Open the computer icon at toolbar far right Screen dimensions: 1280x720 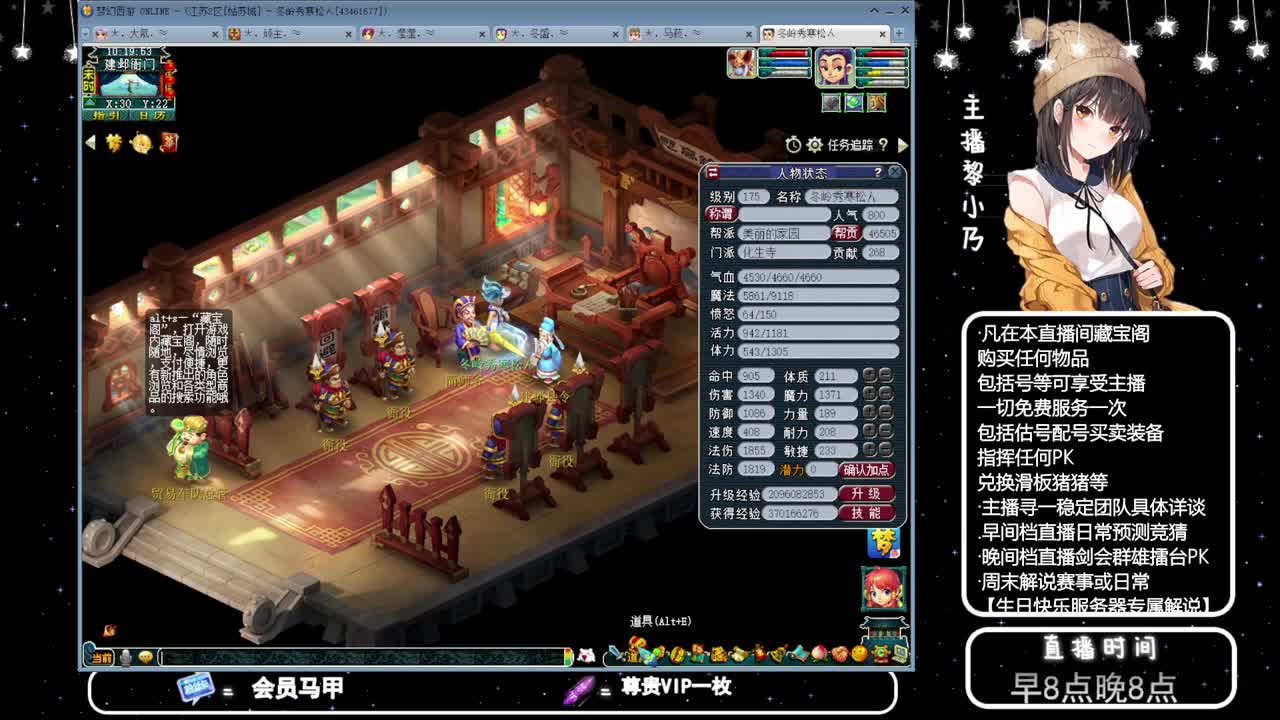coord(897,653)
